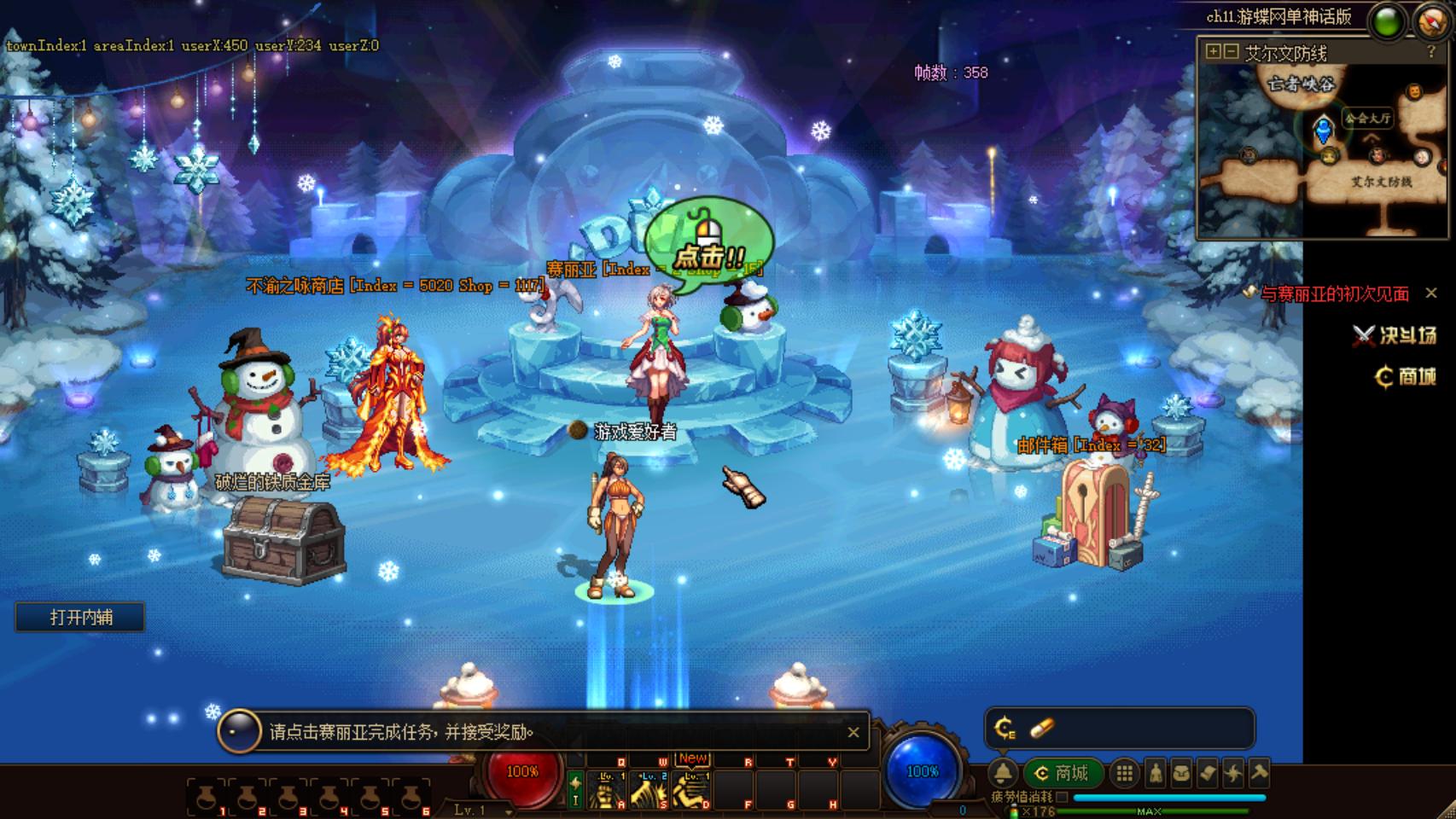Screen dimensions: 1456x819
Task: Open the minimap question mark help
Action: (x=1431, y=52)
